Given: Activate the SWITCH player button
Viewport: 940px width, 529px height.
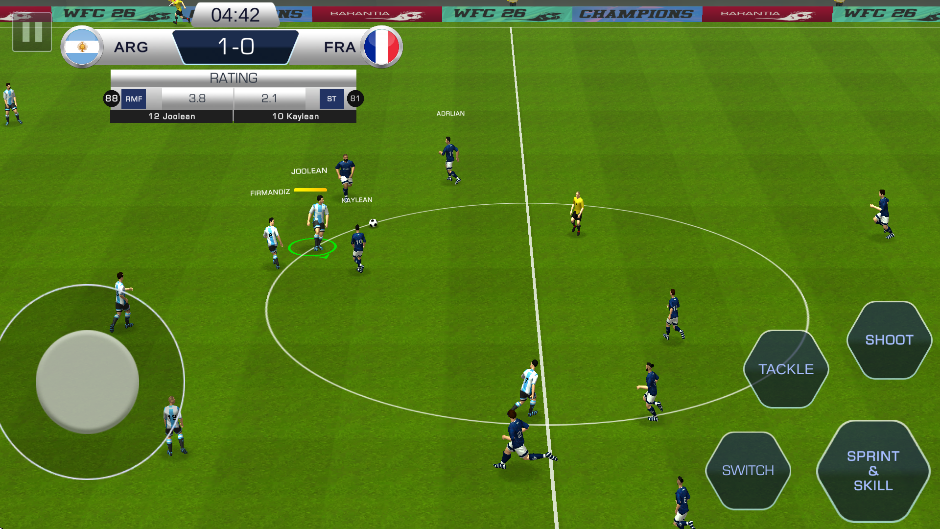Looking at the screenshot, I should tap(748, 470).
